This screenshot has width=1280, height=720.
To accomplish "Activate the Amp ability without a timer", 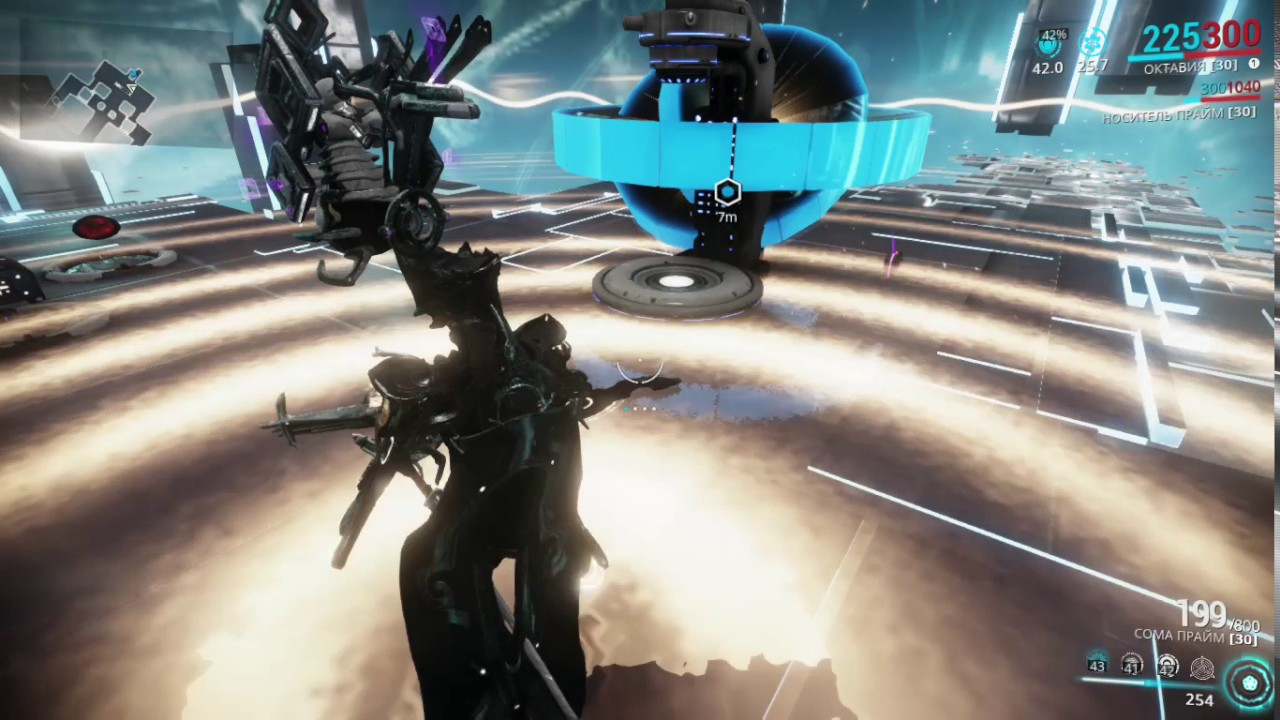I will pos(1202,667).
